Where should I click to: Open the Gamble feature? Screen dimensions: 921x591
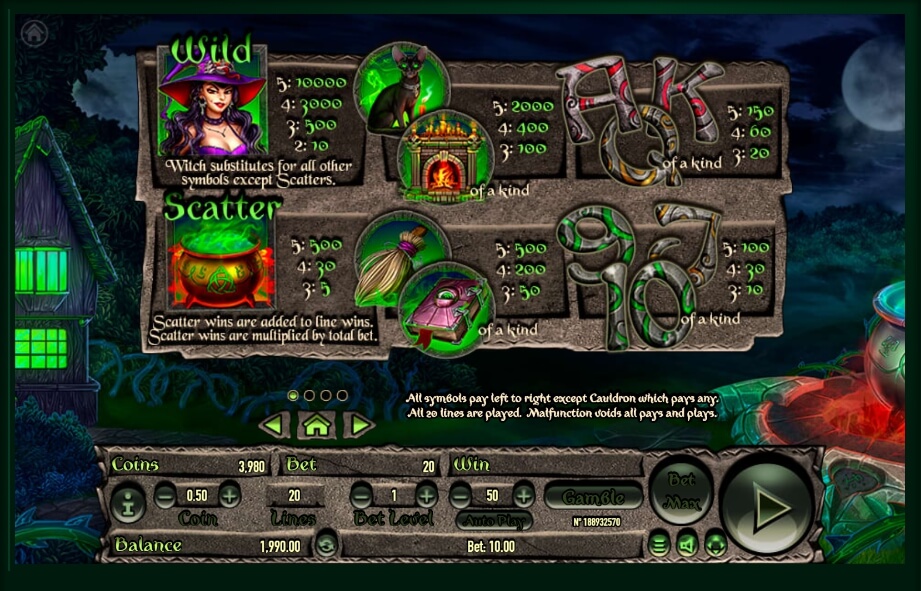[x=593, y=496]
